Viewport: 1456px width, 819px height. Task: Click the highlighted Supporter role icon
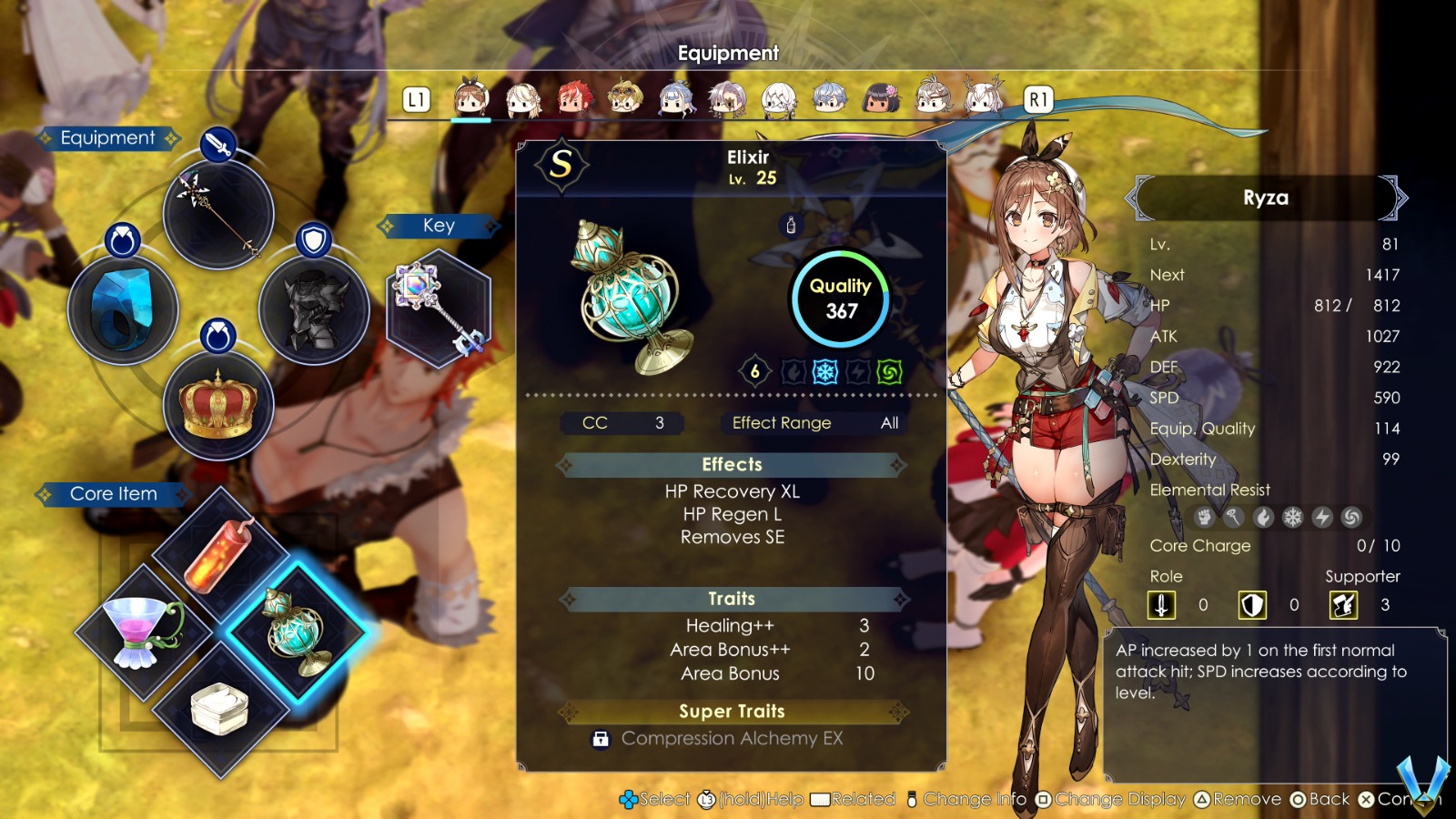point(1345,604)
